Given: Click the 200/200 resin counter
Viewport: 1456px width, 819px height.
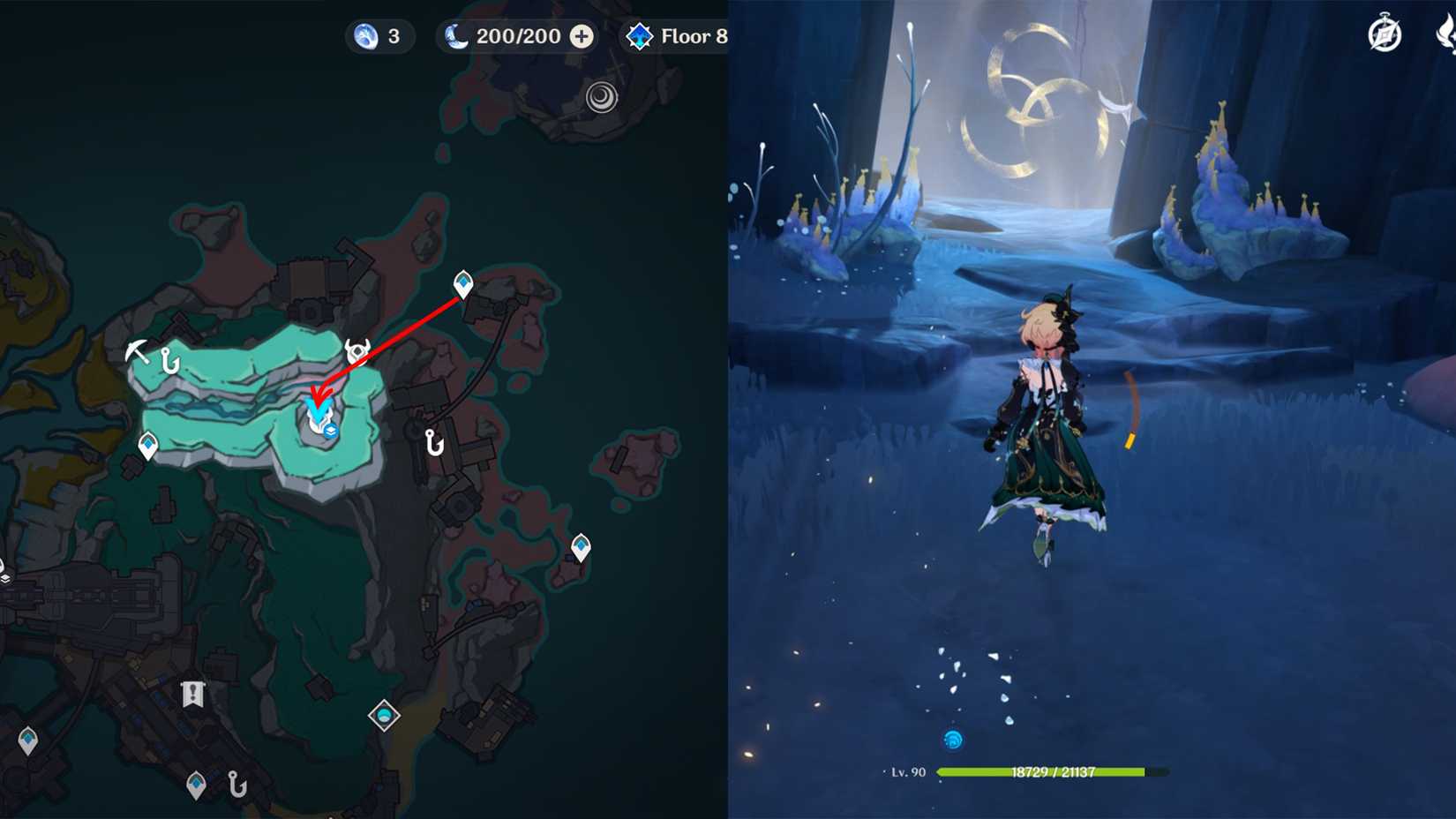Looking at the screenshot, I should (515, 36).
